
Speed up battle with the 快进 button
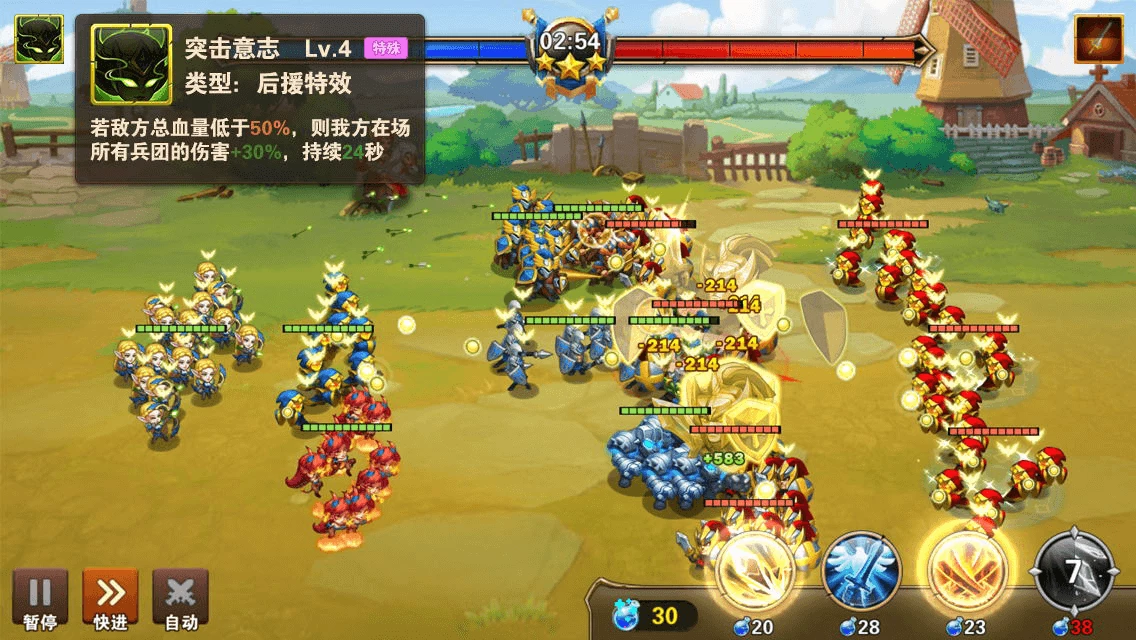pyautogui.click(x=110, y=597)
